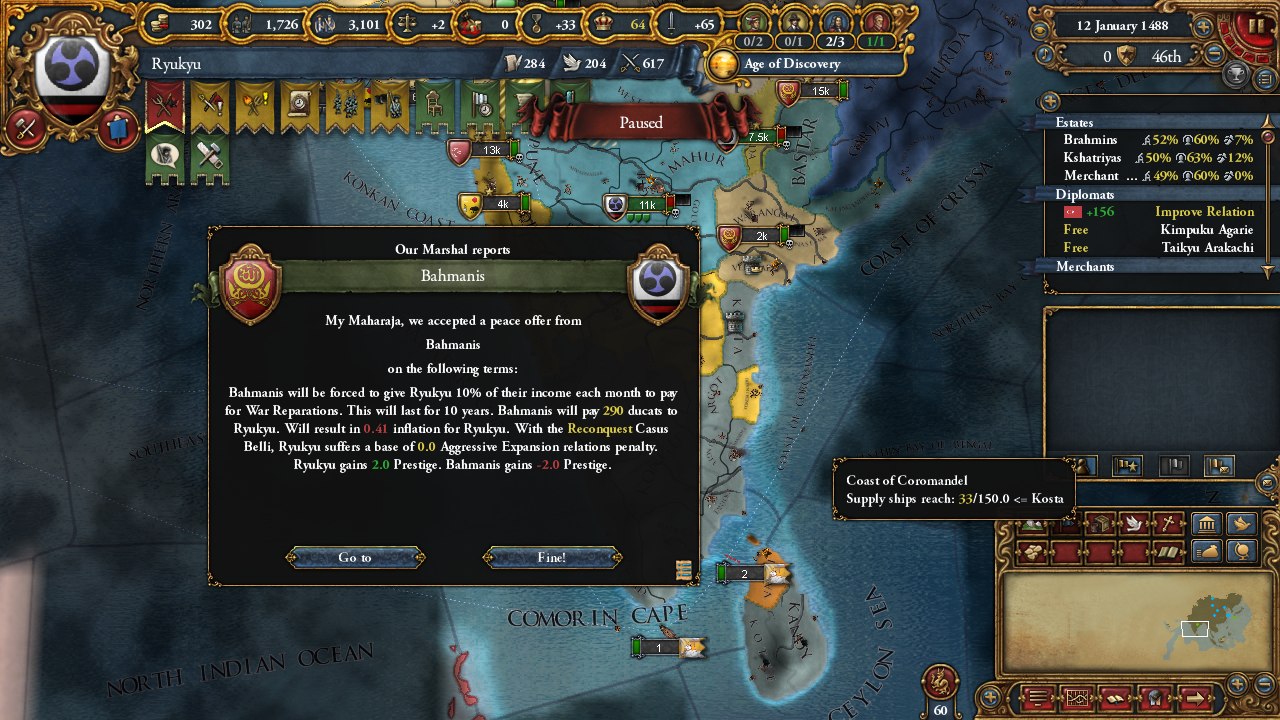Click the blue banner missions button
The height and width of the screenshot is (720, 1280).
116,127
